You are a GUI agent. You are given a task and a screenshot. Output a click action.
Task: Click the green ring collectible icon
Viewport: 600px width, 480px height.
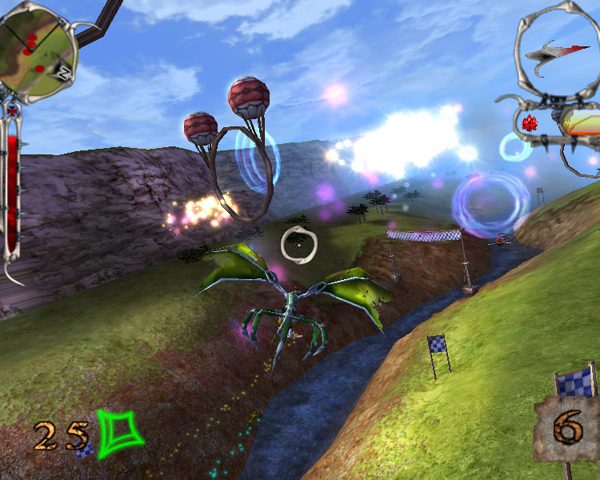120,435
